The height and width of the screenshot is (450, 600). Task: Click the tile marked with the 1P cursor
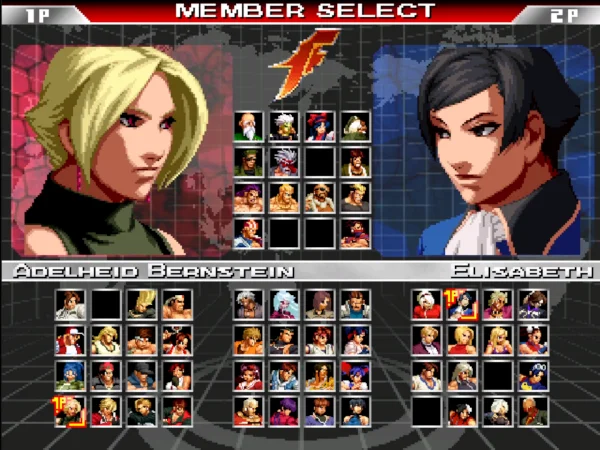coord(70,411)
